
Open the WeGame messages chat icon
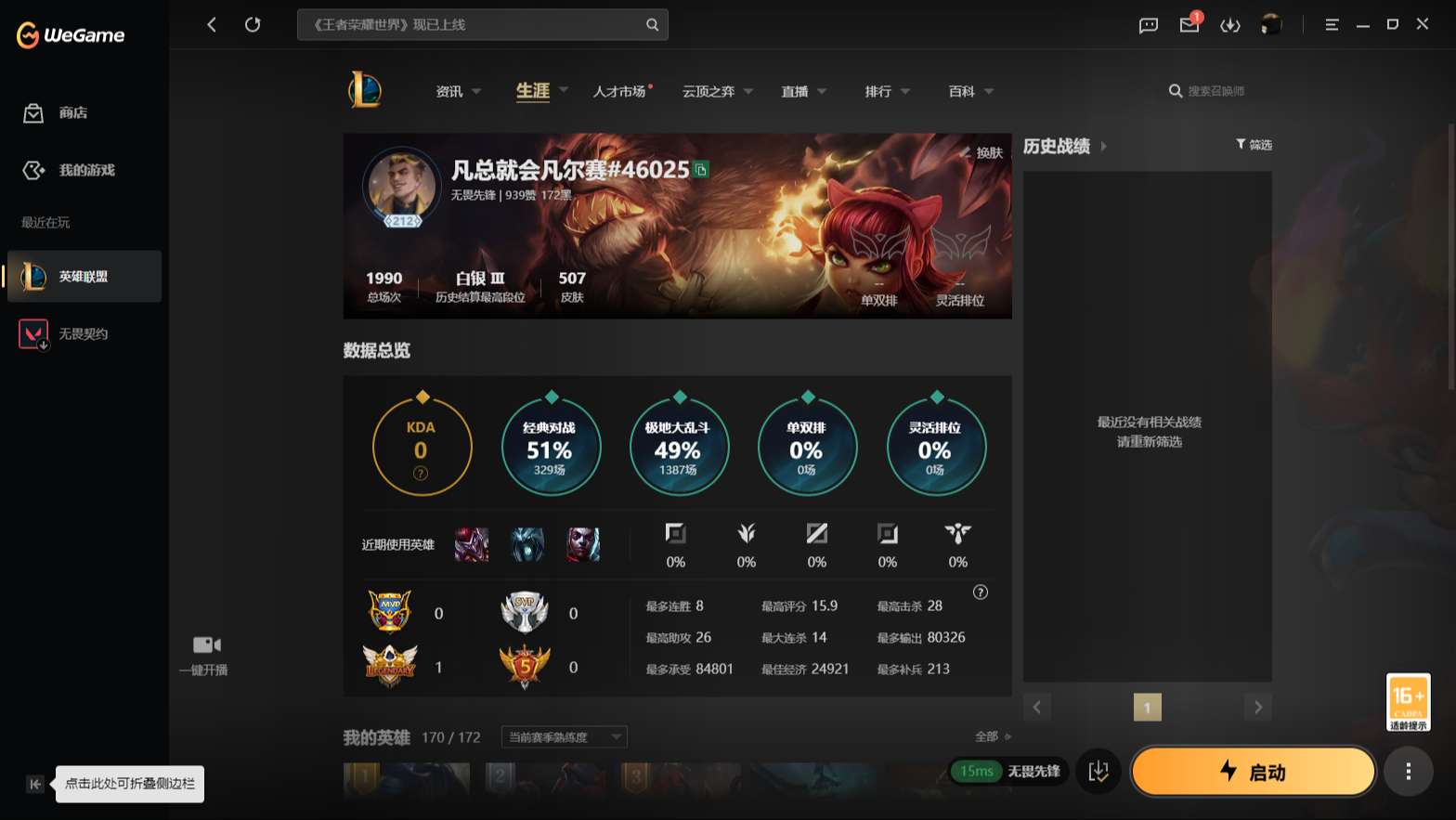[1148, 25]
